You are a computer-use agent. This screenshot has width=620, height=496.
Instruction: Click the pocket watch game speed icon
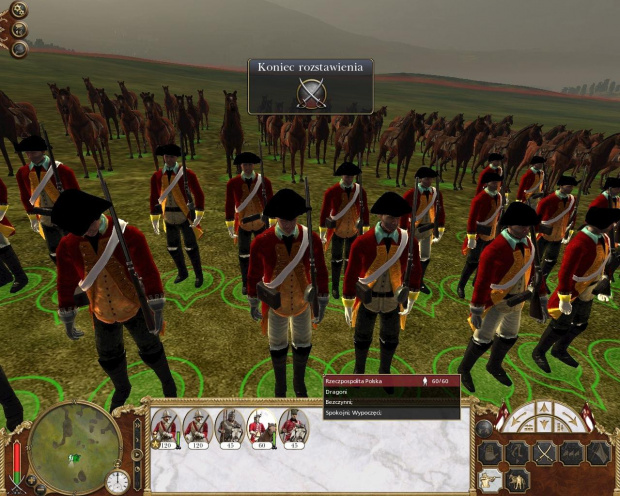(117, 481)
